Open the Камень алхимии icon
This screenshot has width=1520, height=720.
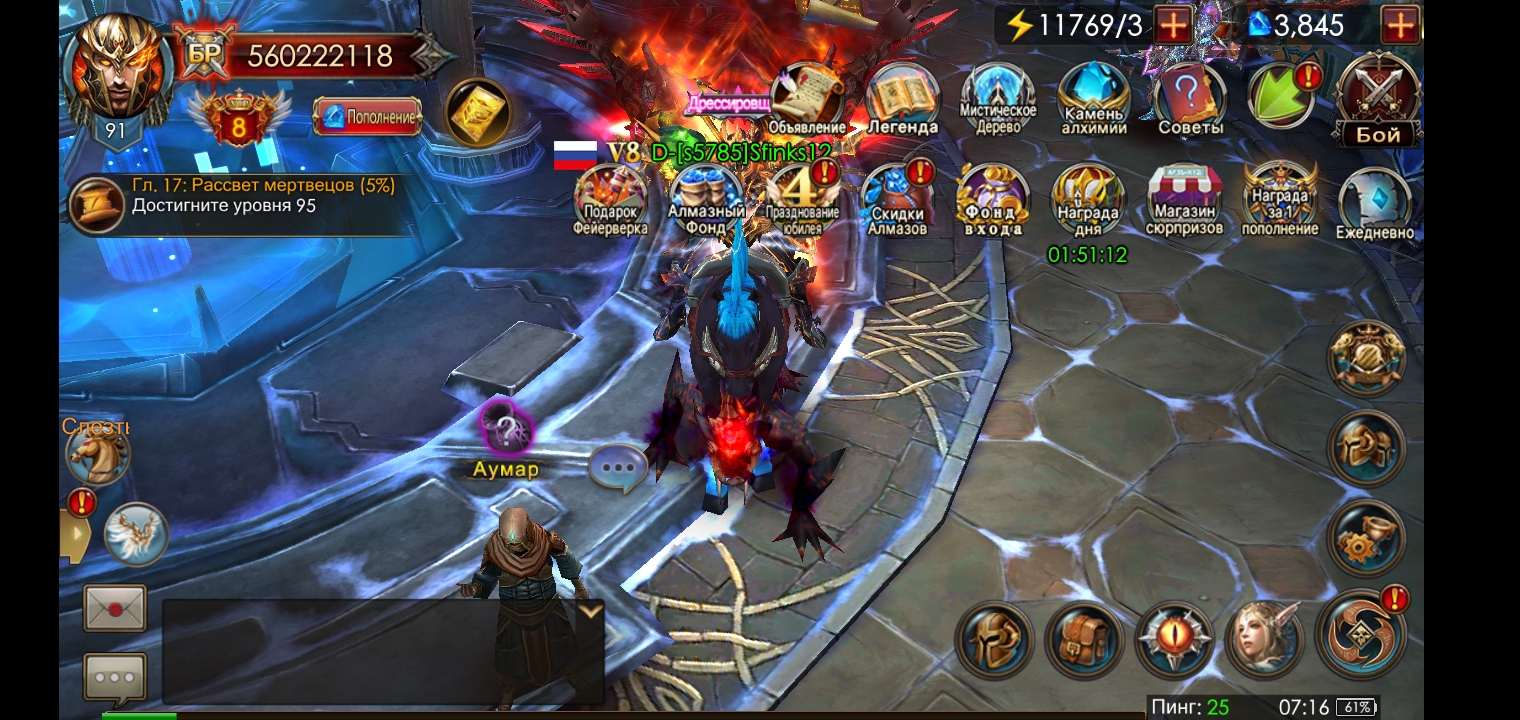point(1094,98)
